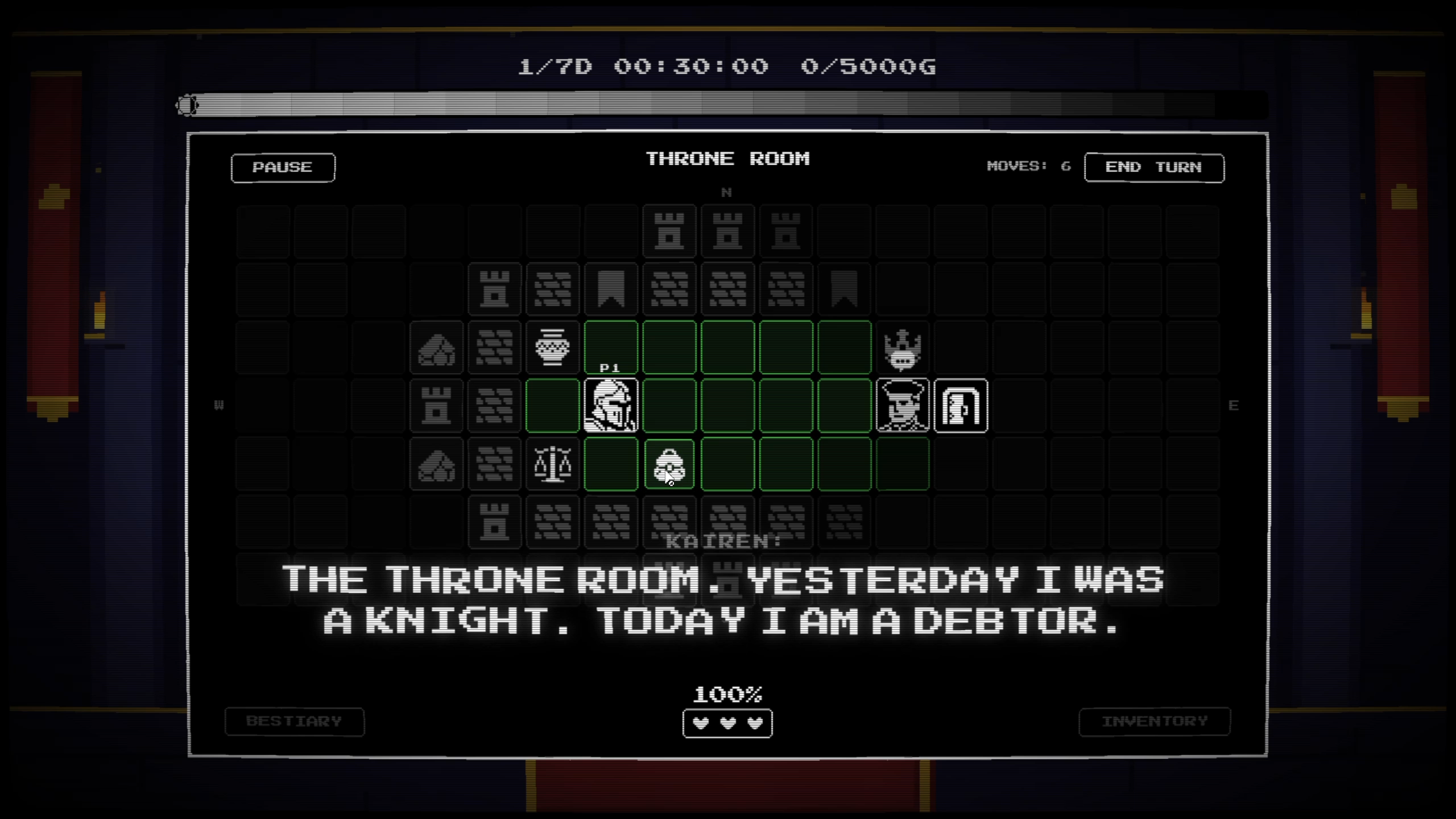Select a castle tower tile
This screenshot has width=1456, height=819.
click(669, 231)
